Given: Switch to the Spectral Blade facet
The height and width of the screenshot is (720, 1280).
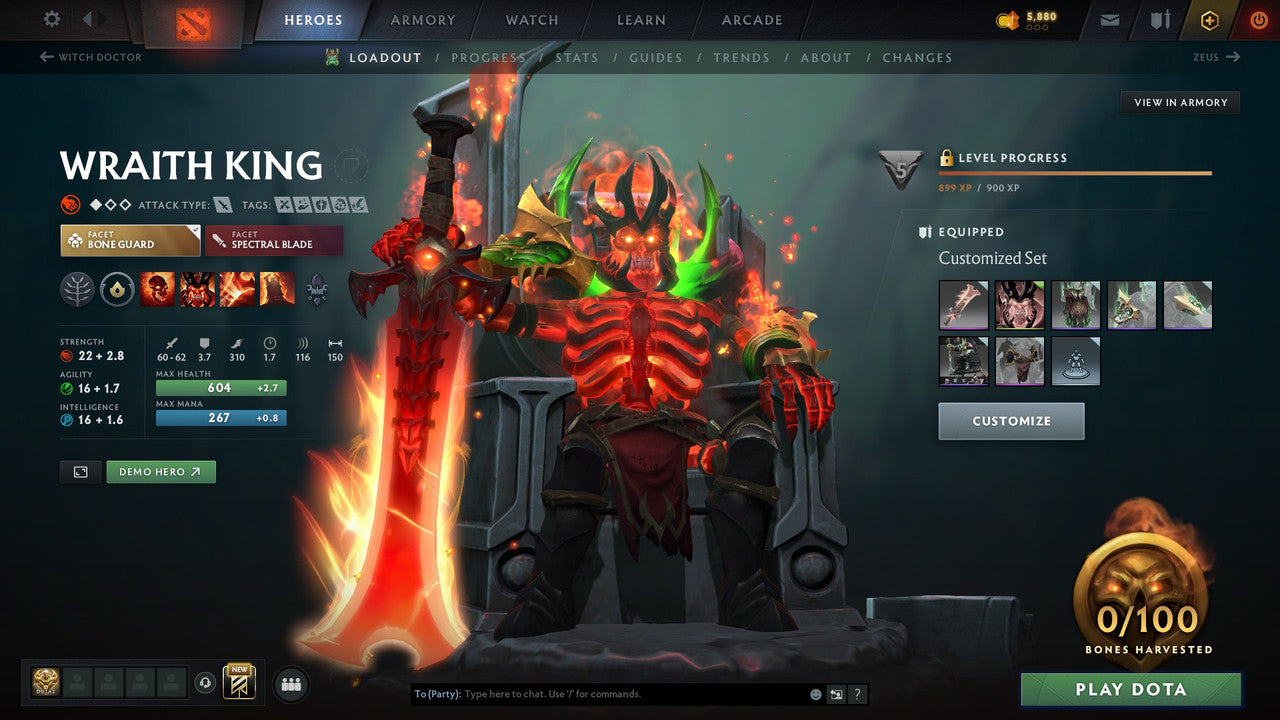Looking at the screenshot, I should tap(274, 240).
